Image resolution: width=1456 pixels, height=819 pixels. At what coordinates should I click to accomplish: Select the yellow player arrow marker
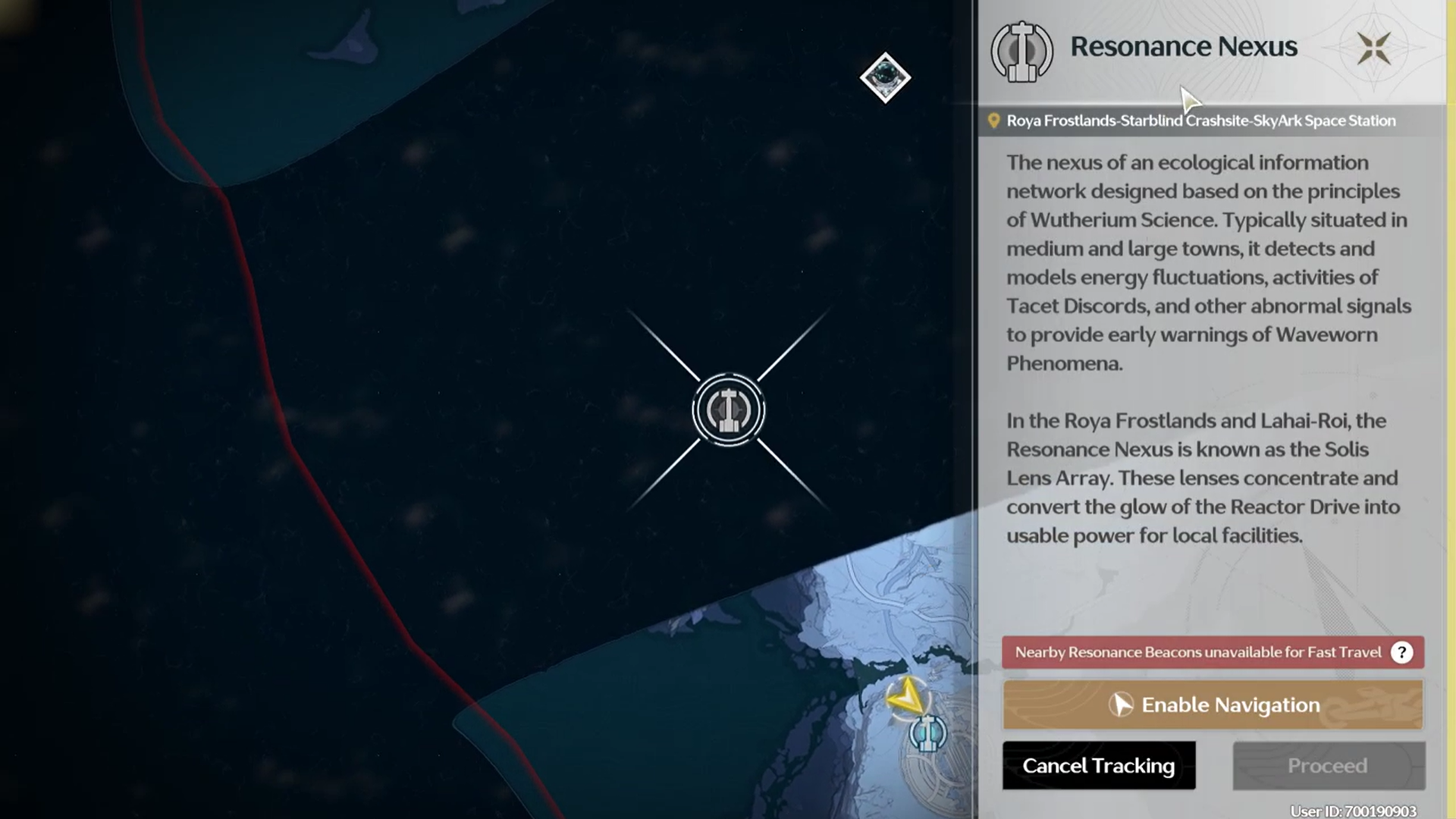pos(906,695)
